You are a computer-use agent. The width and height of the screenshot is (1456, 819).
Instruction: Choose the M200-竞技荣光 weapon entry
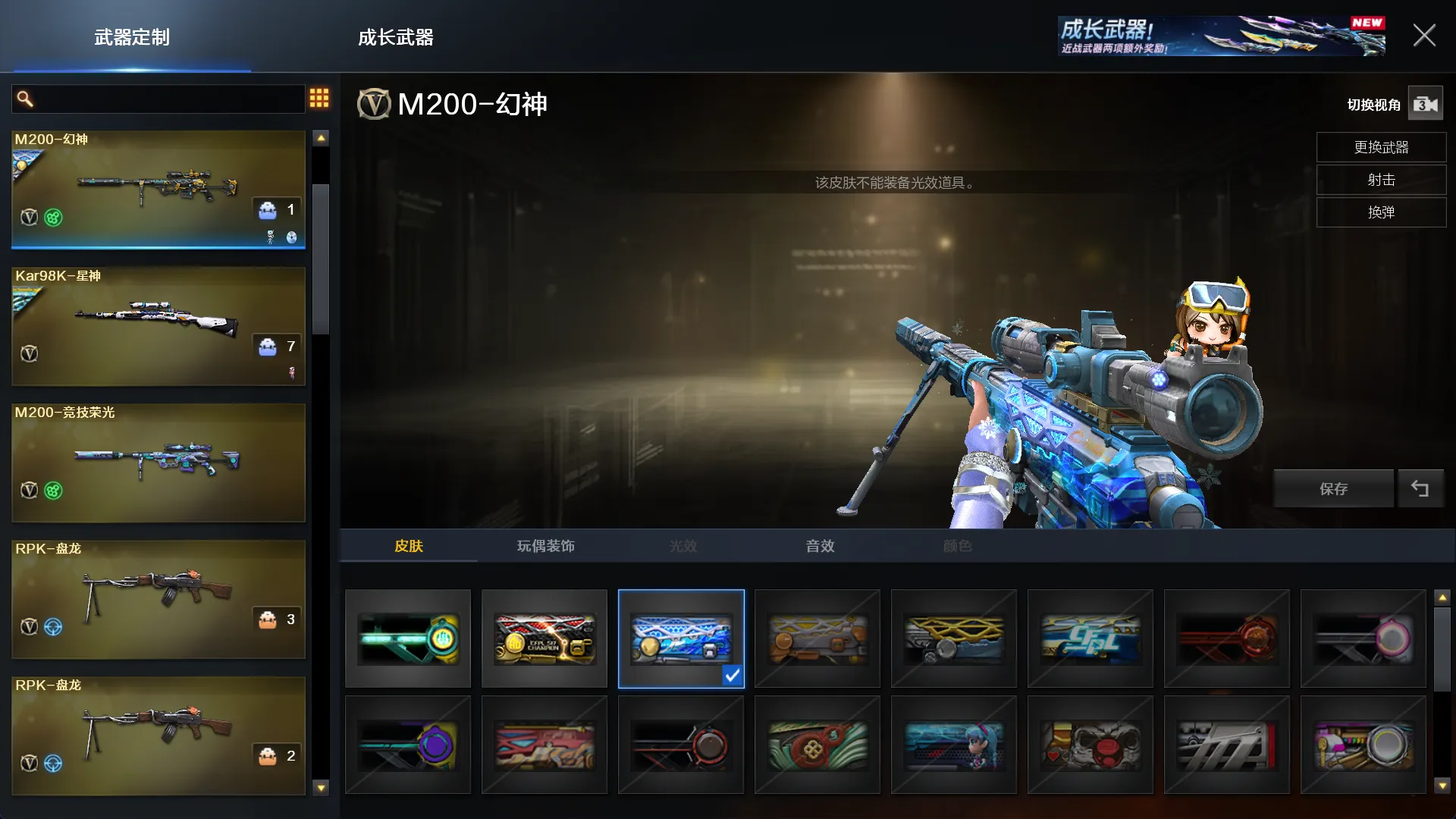(x=158, y=463)
